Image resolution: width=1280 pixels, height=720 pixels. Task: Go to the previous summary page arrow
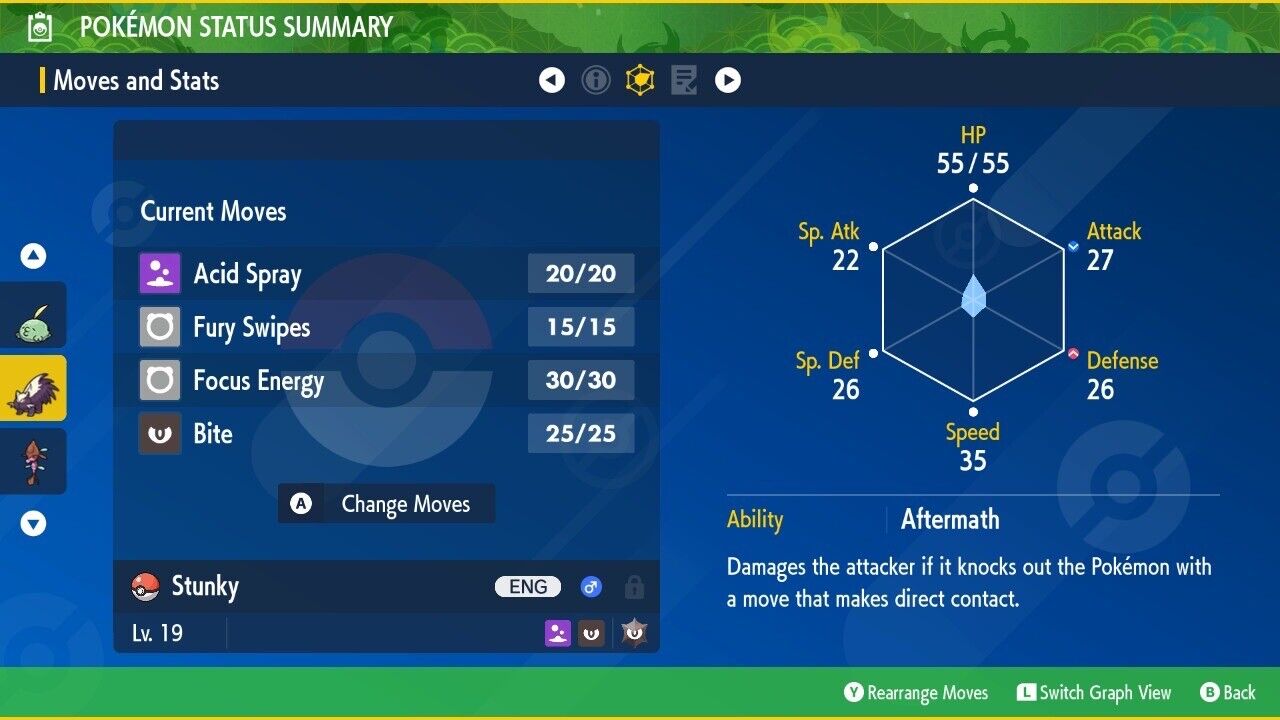tap(552, 80)
